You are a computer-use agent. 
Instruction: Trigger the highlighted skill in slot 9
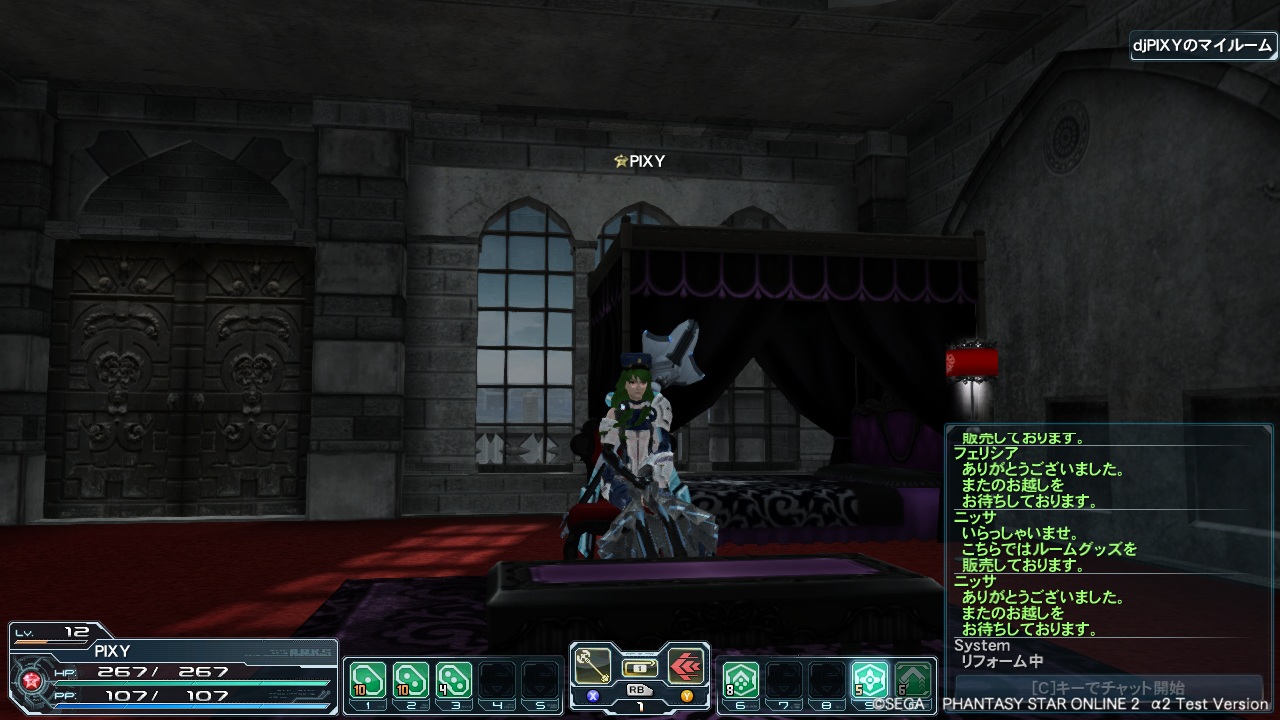[x=870, y=680]
